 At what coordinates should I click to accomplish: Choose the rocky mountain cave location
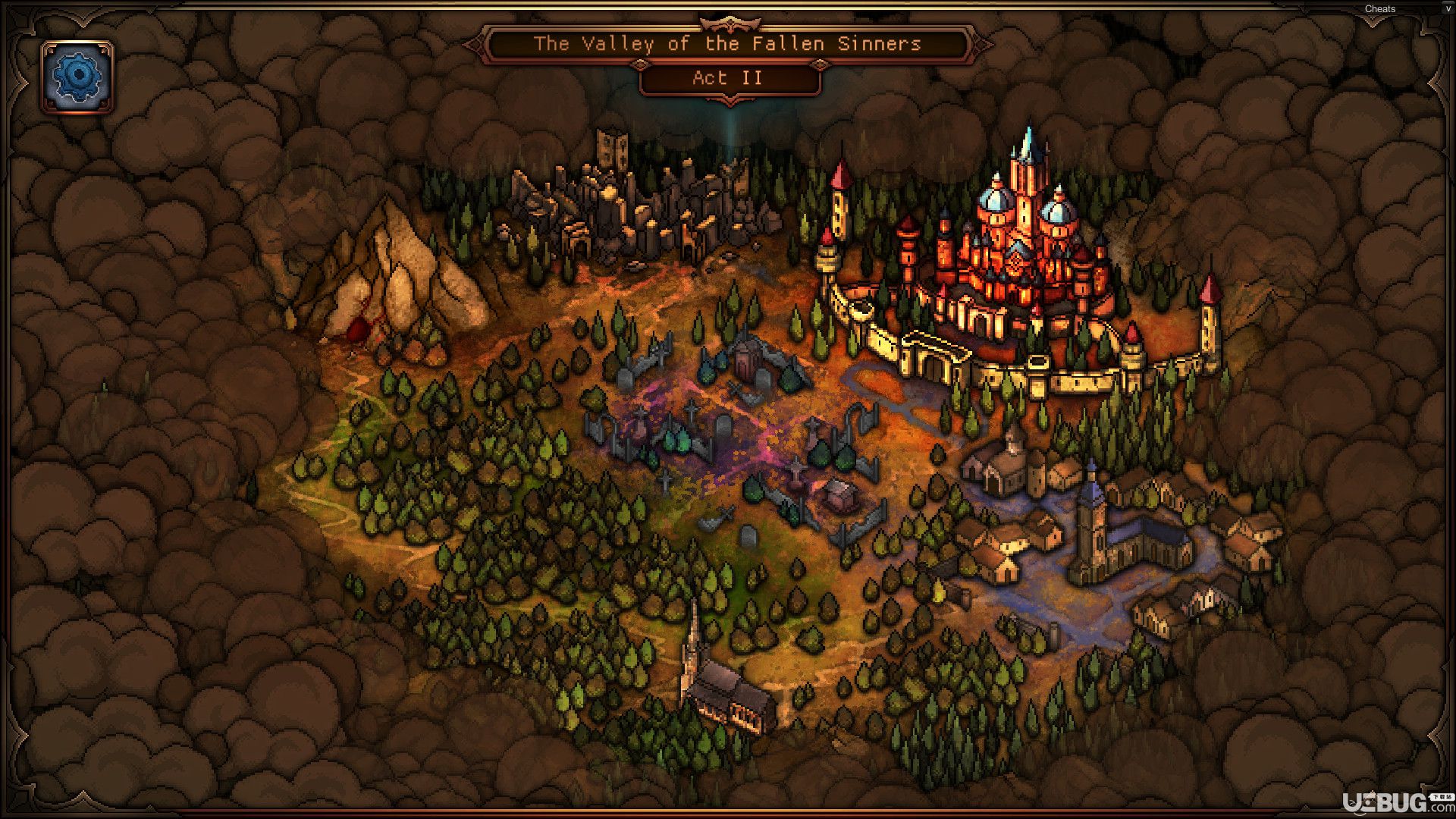coord(387,281)
